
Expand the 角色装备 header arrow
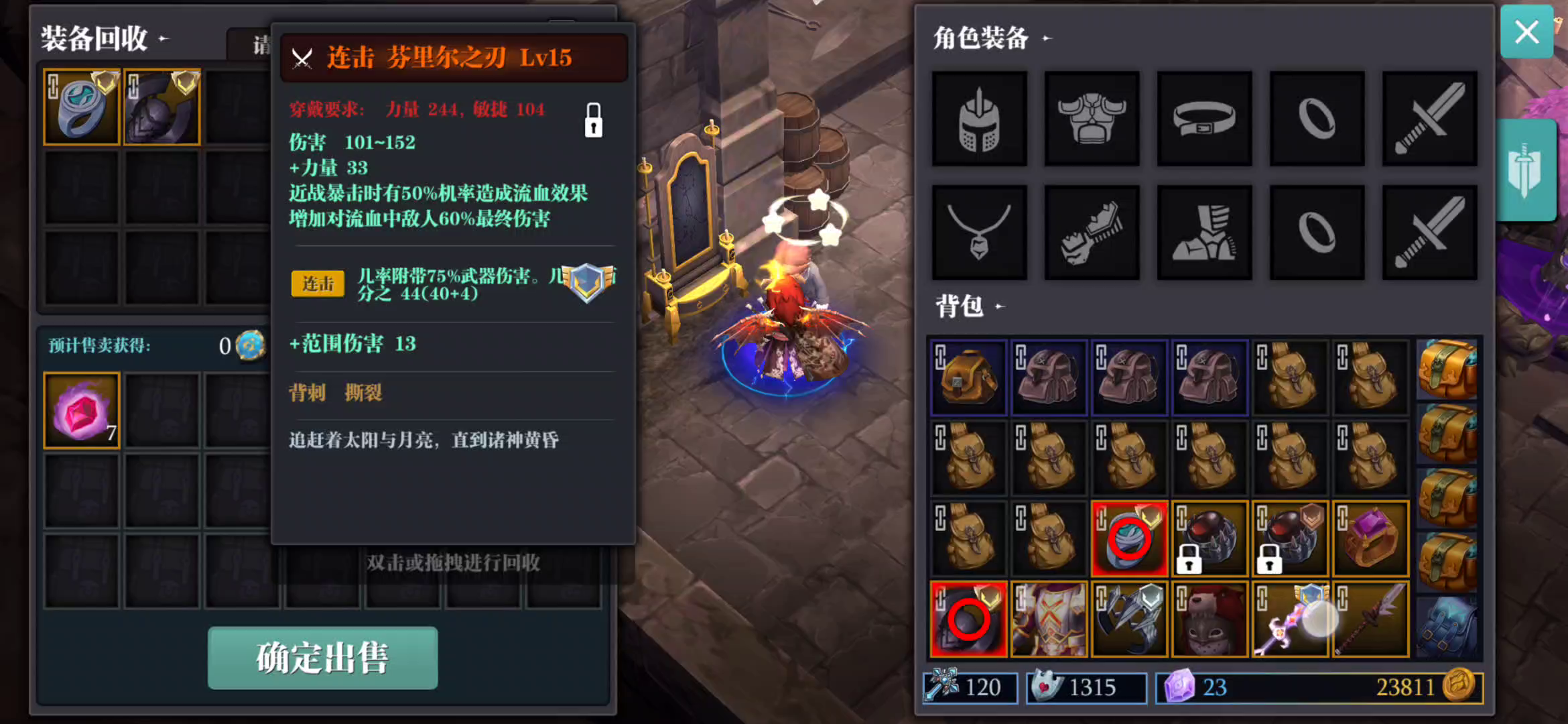point(1045,39)
